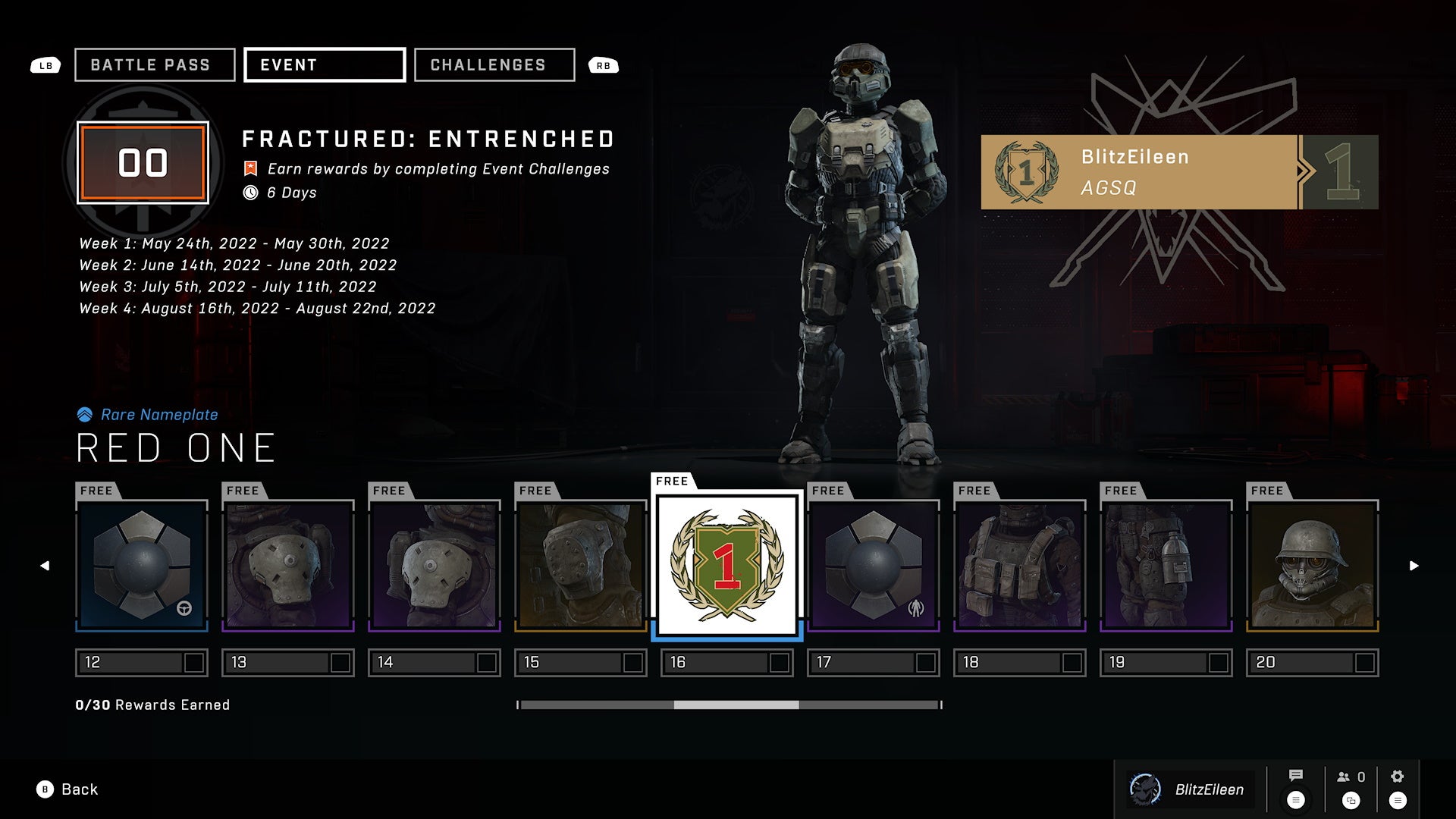
Task: Select the Red One nameplate reward
Action: pos(727,566)
